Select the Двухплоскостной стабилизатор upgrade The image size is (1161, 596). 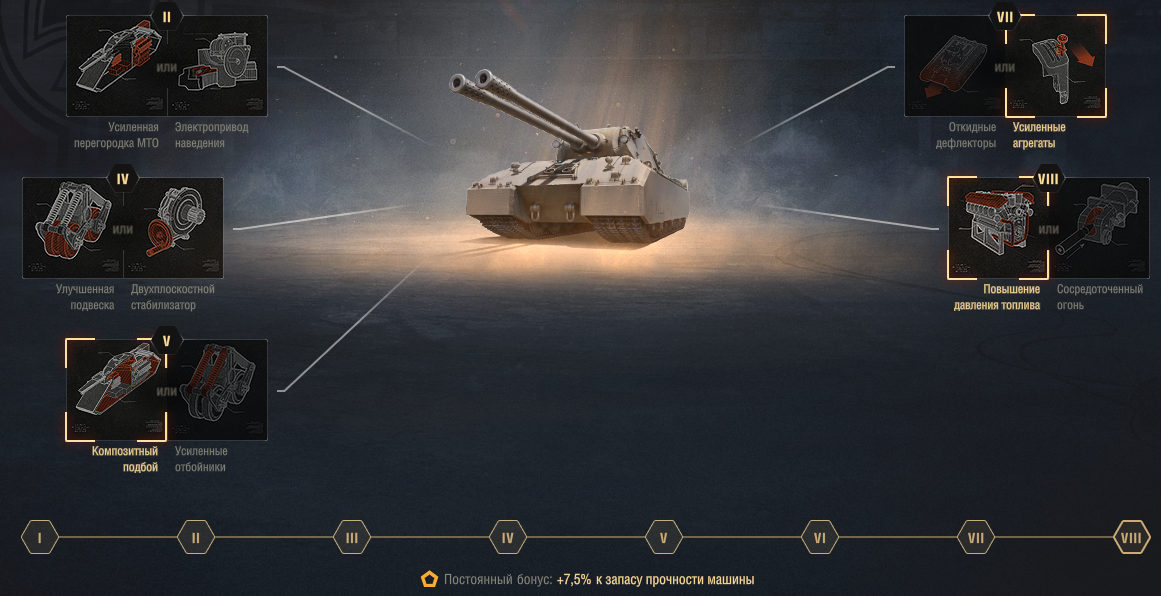pyautogui.click(x=173, y=228)
